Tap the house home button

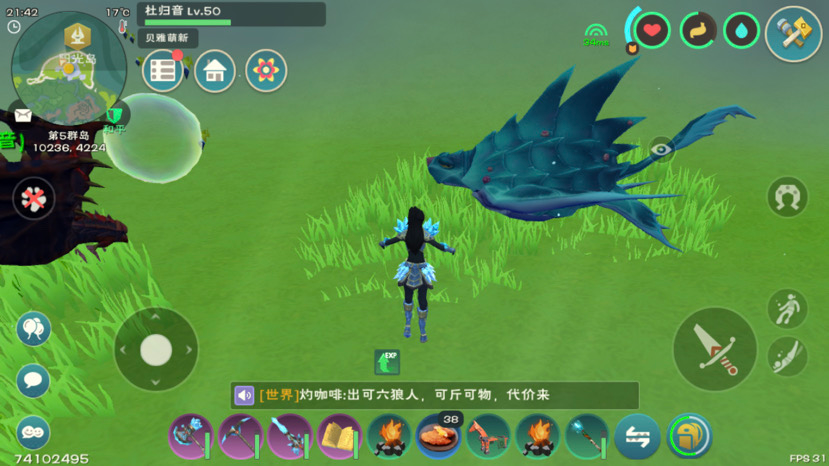coord(215,71)
